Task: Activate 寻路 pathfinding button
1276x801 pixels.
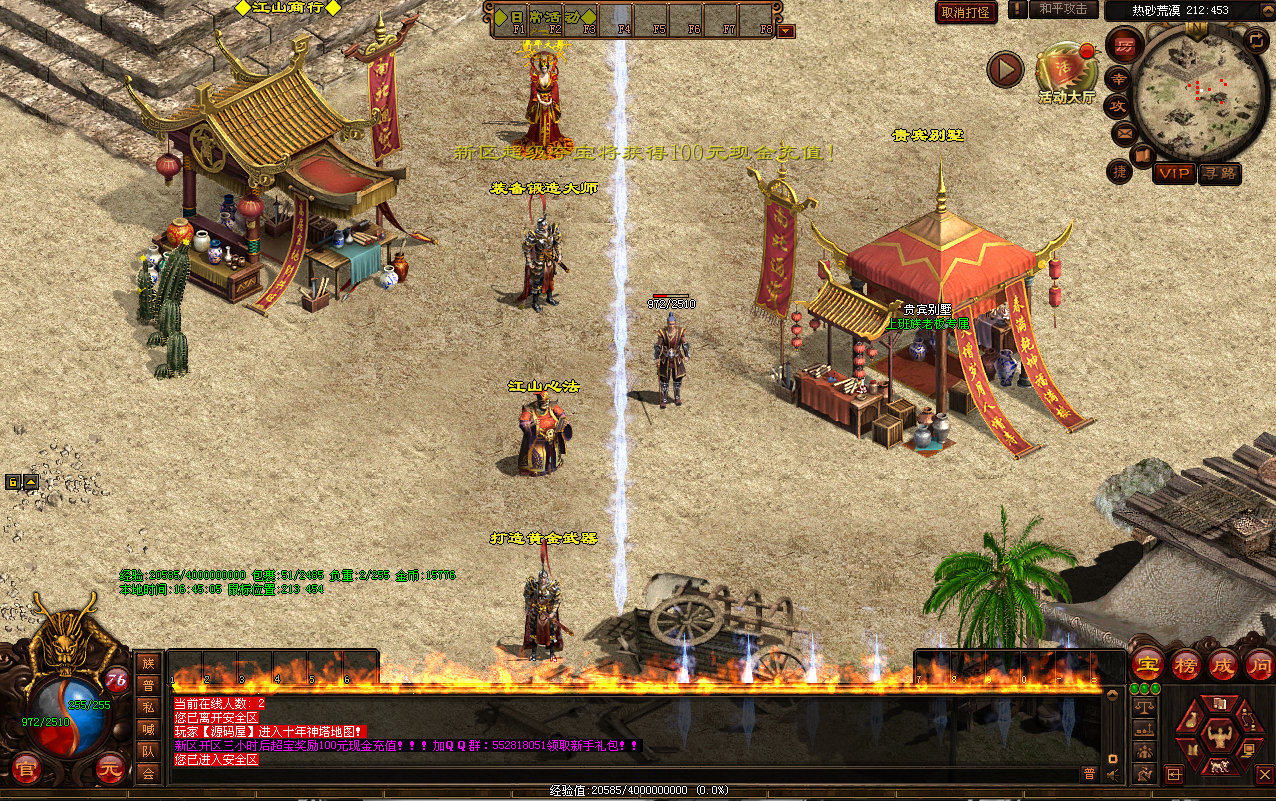Action: (1219, 173)
